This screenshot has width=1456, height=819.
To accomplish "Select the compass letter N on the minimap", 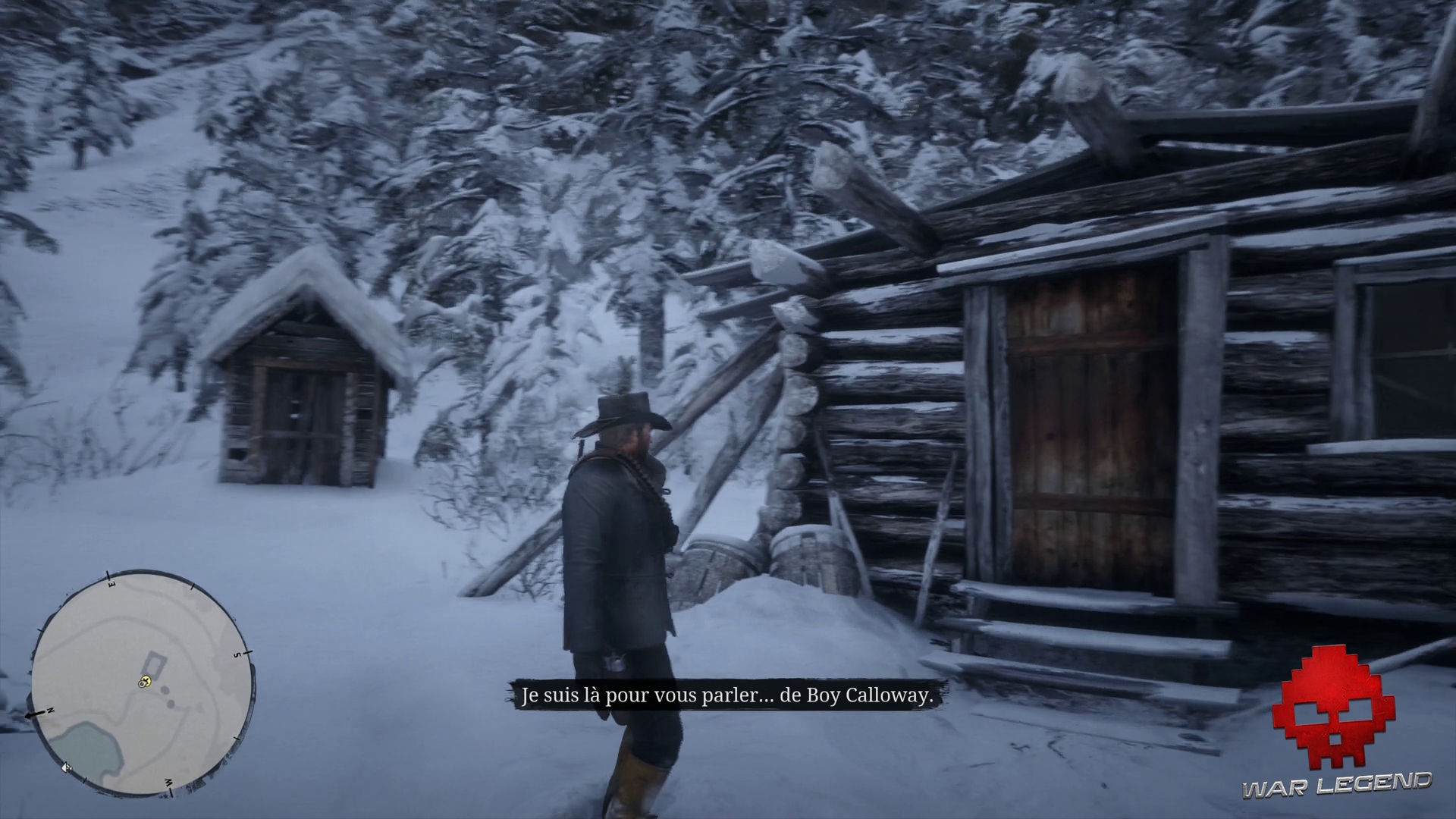I will tap(50, 711).
